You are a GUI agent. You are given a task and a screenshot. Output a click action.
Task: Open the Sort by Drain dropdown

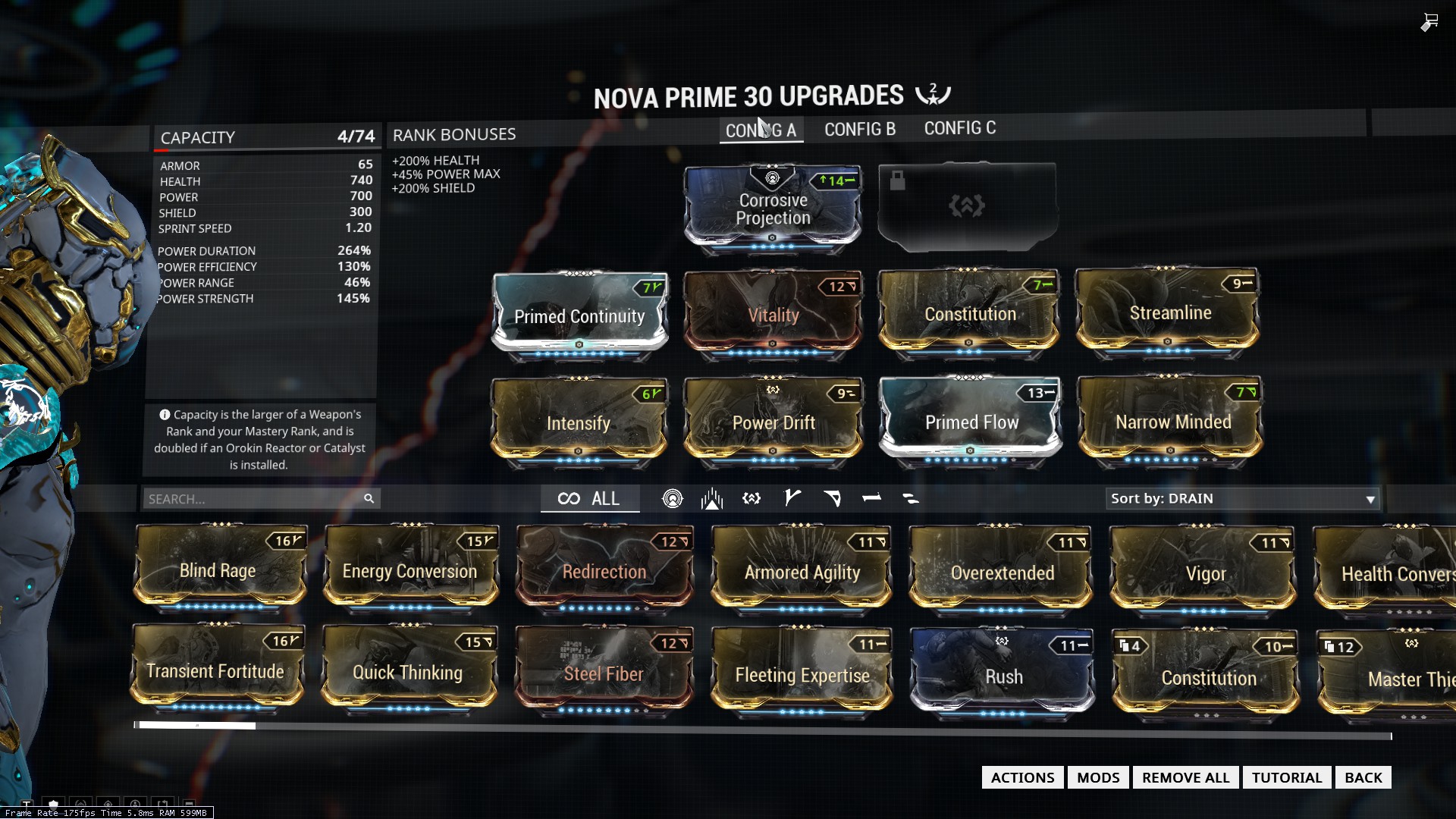click(x=1242, y=499)
